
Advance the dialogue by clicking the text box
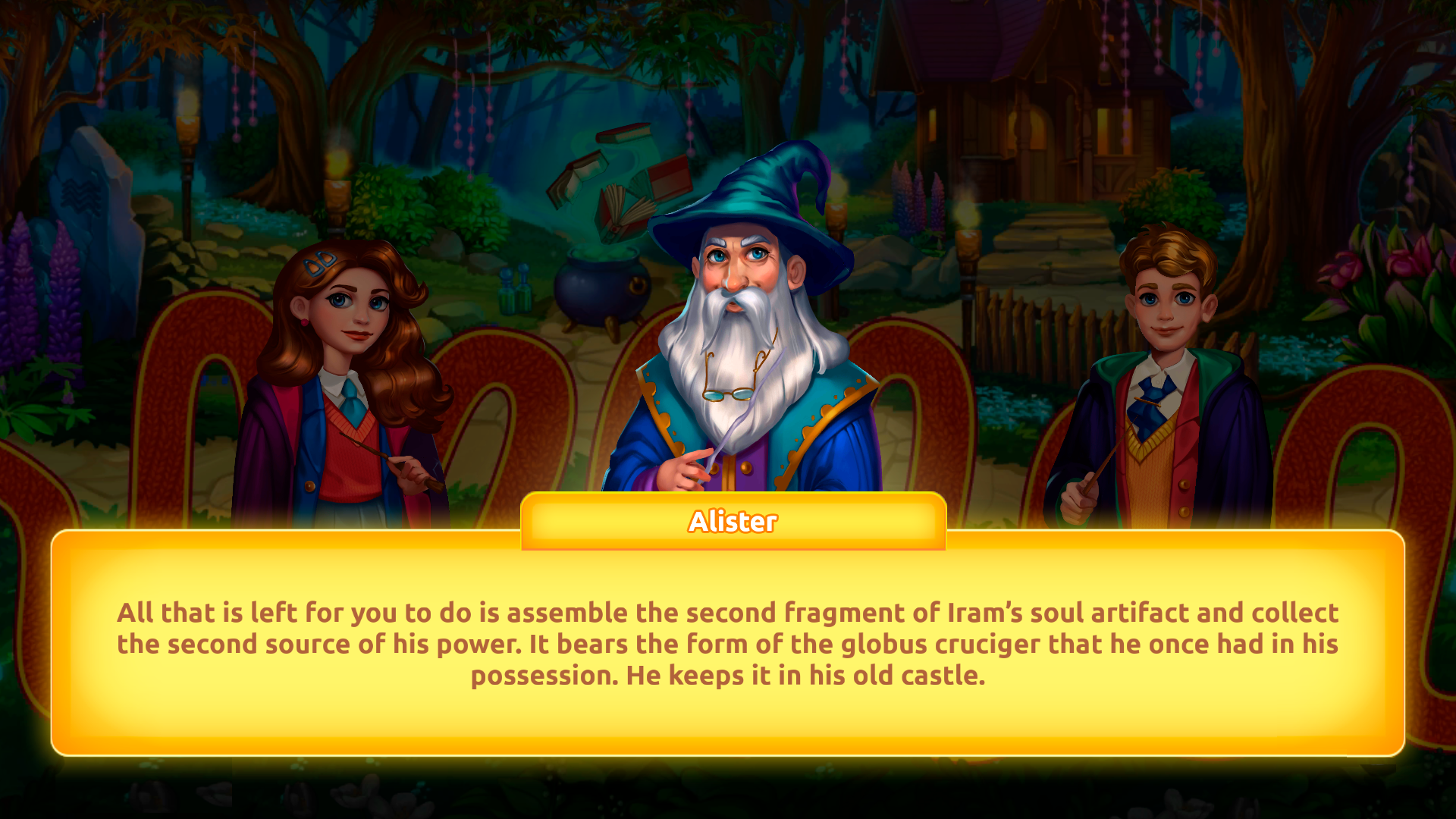(x=728, y=645)
